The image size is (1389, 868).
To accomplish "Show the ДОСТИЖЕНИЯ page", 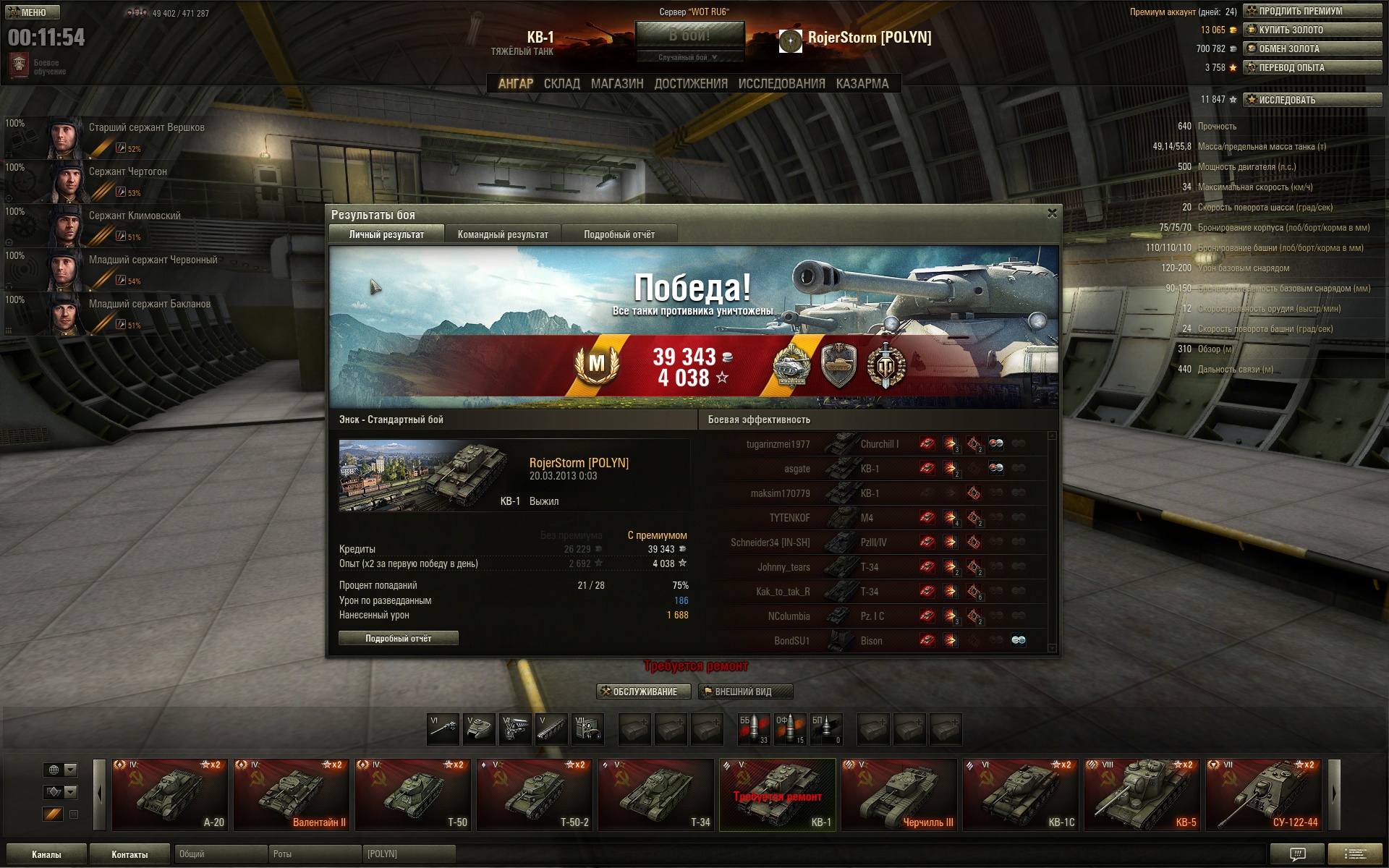I will pos(691,84).
